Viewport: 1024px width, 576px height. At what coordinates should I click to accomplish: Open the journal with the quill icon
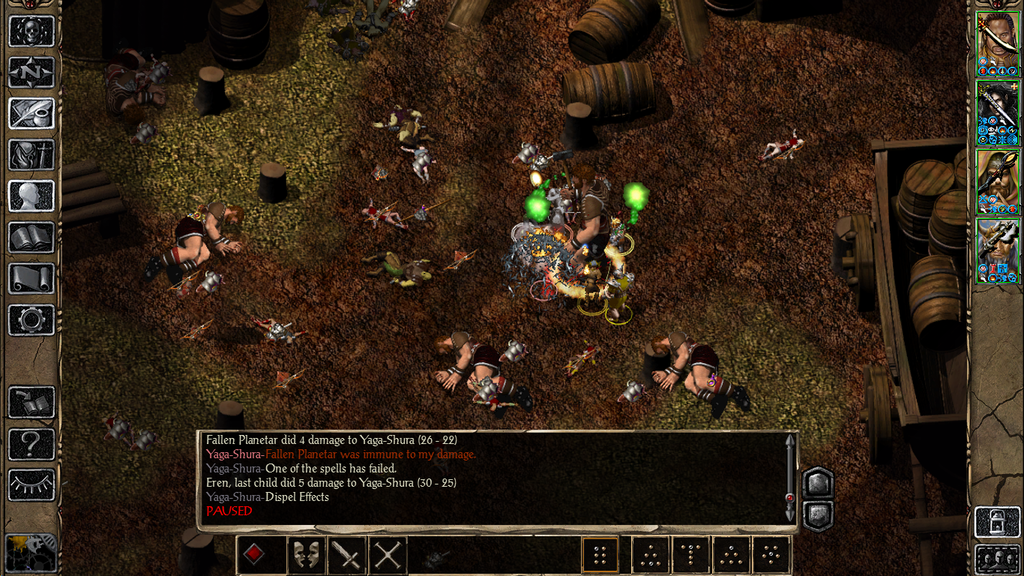point(31,112)
